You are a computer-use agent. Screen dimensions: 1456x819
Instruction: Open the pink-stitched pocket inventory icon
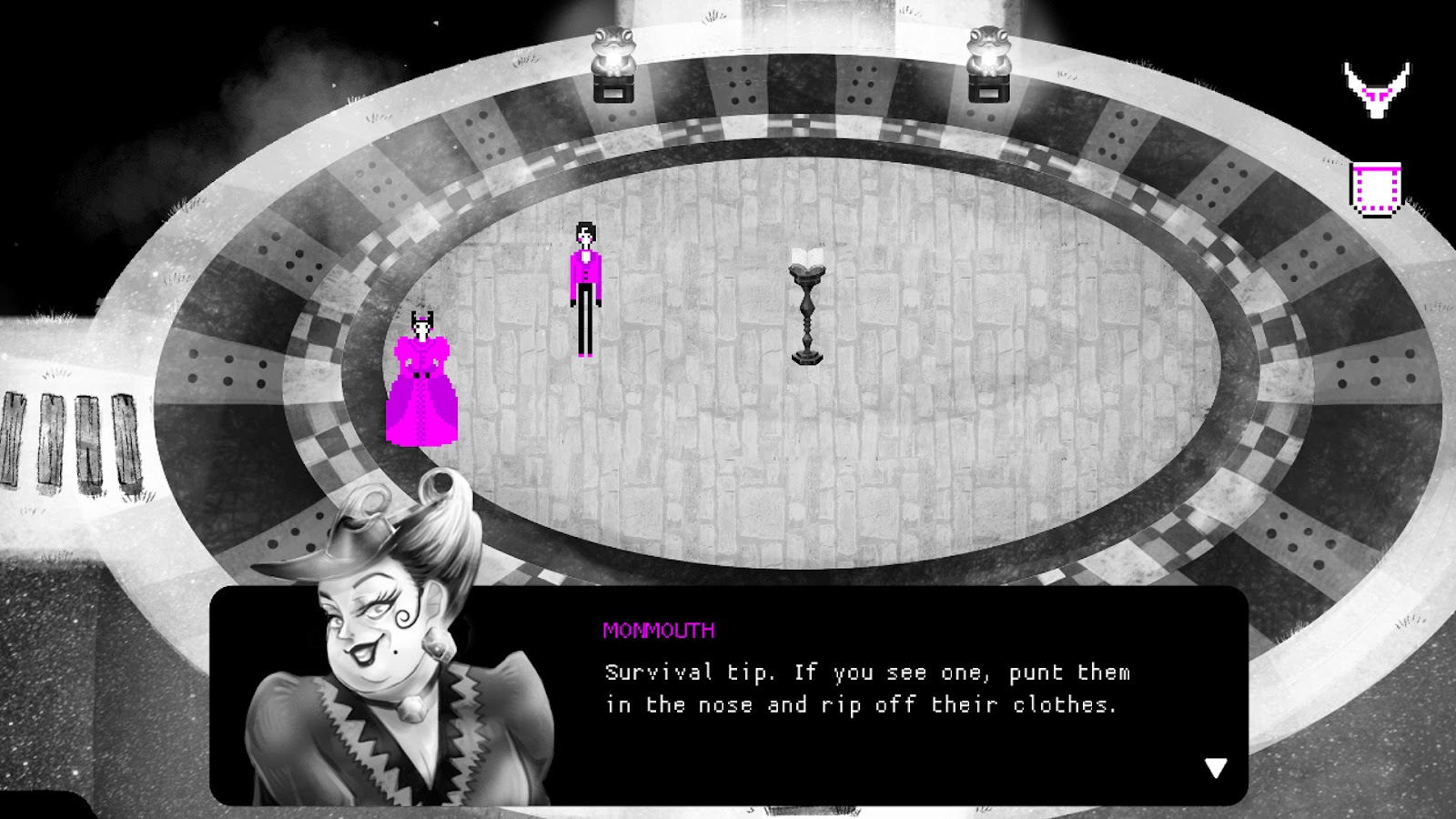pyautogui.click(x=1375, y=190)
